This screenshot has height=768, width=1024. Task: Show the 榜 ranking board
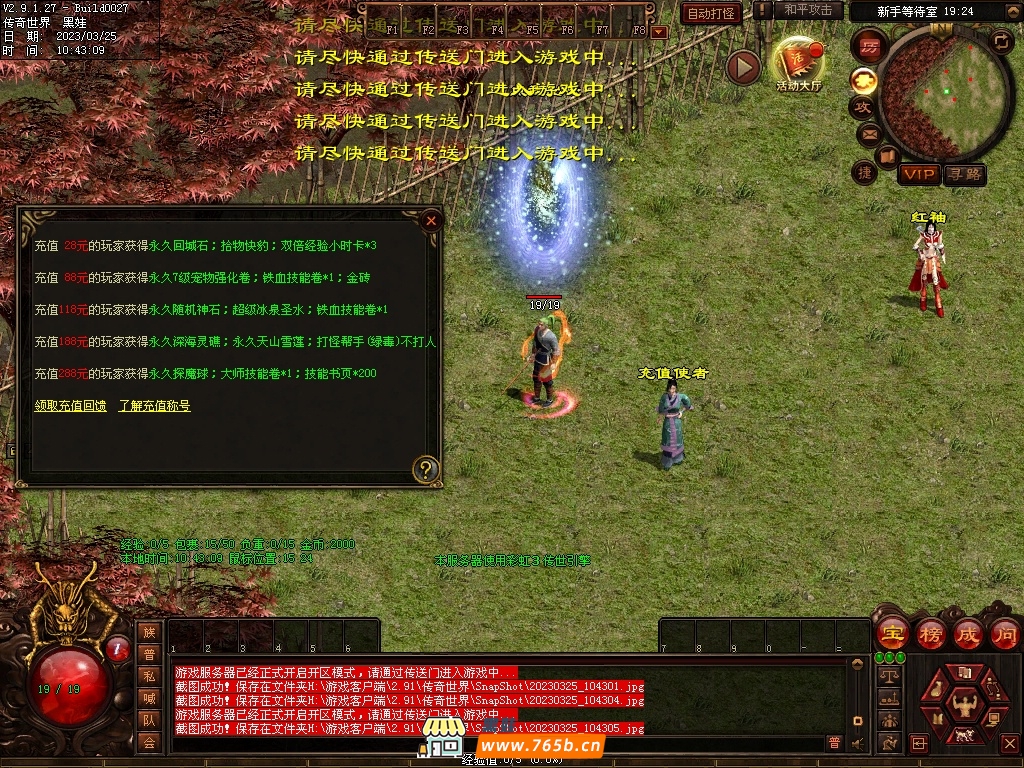point(931,634)
